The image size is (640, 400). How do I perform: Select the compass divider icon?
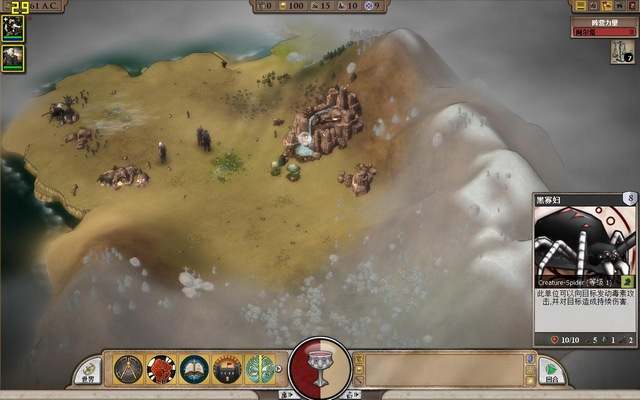[x=128, y=369]
